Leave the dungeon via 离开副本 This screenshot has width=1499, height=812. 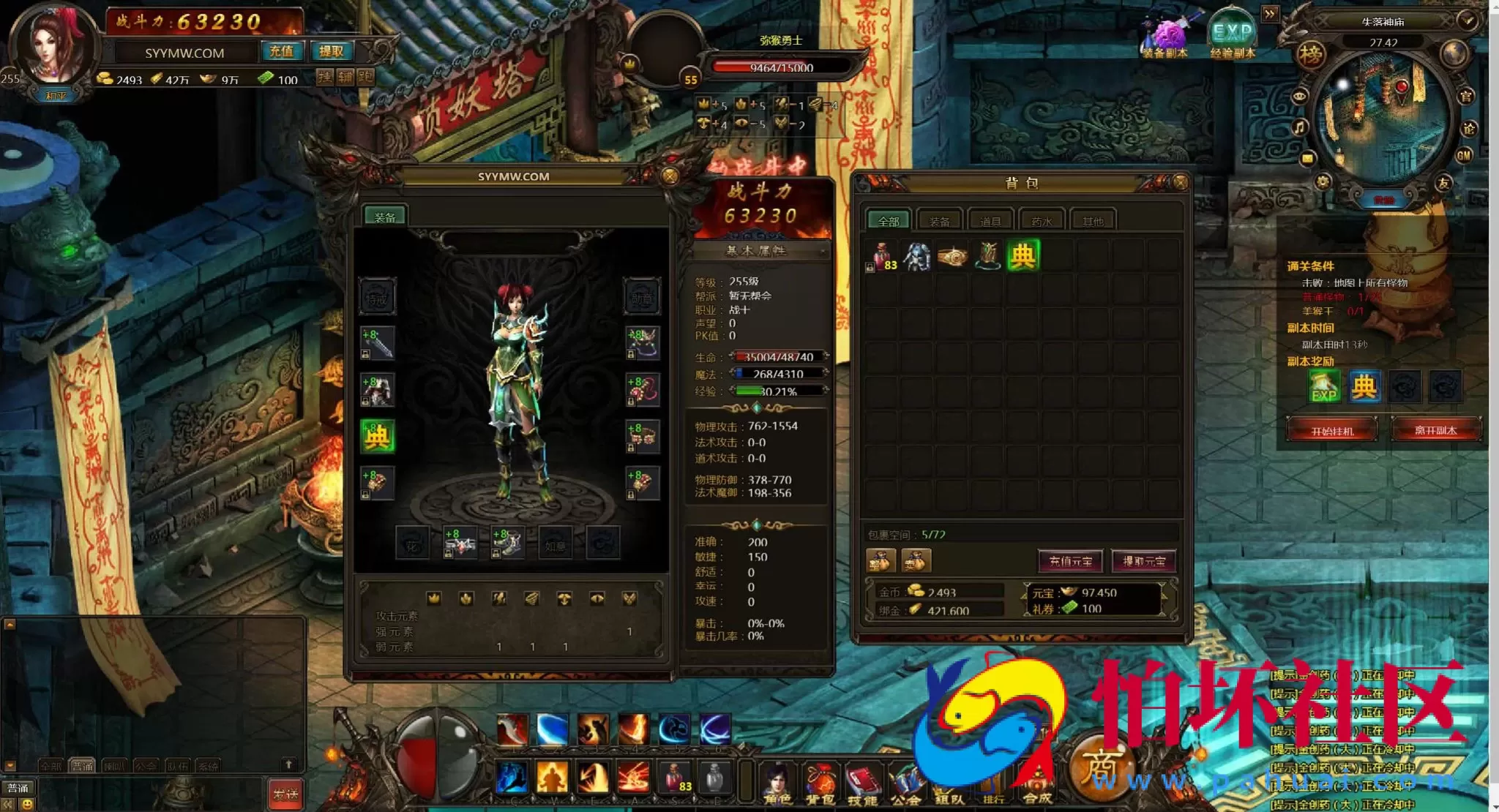[x=1435, y=430]
